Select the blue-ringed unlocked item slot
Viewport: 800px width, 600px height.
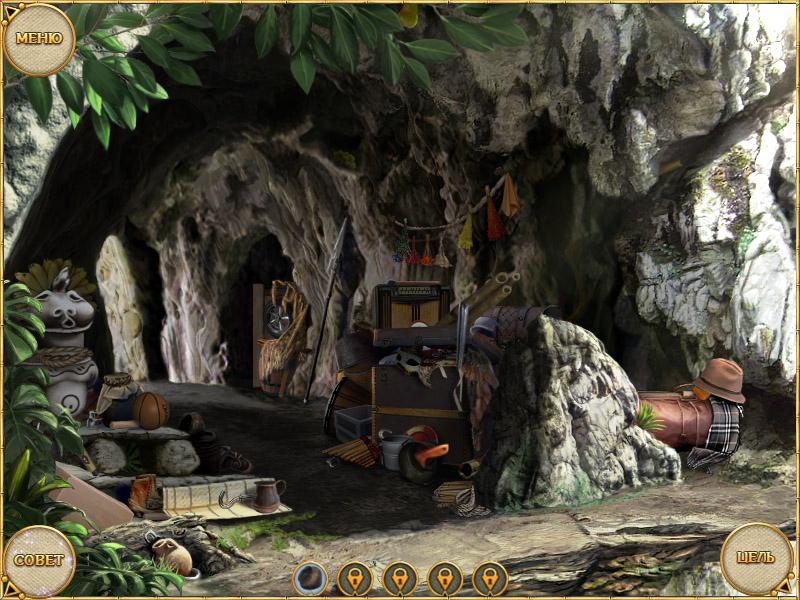pyautogui.click(x=310, y=577)
